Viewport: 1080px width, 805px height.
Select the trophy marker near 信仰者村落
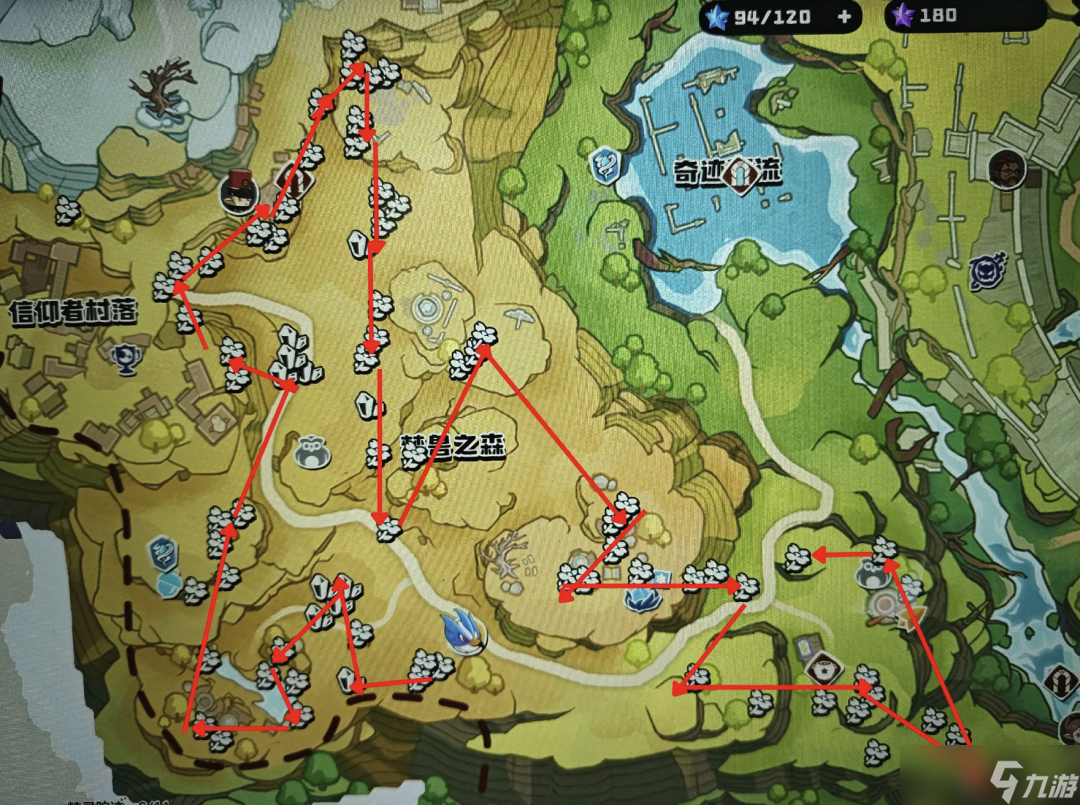click(x=124, y=354)
